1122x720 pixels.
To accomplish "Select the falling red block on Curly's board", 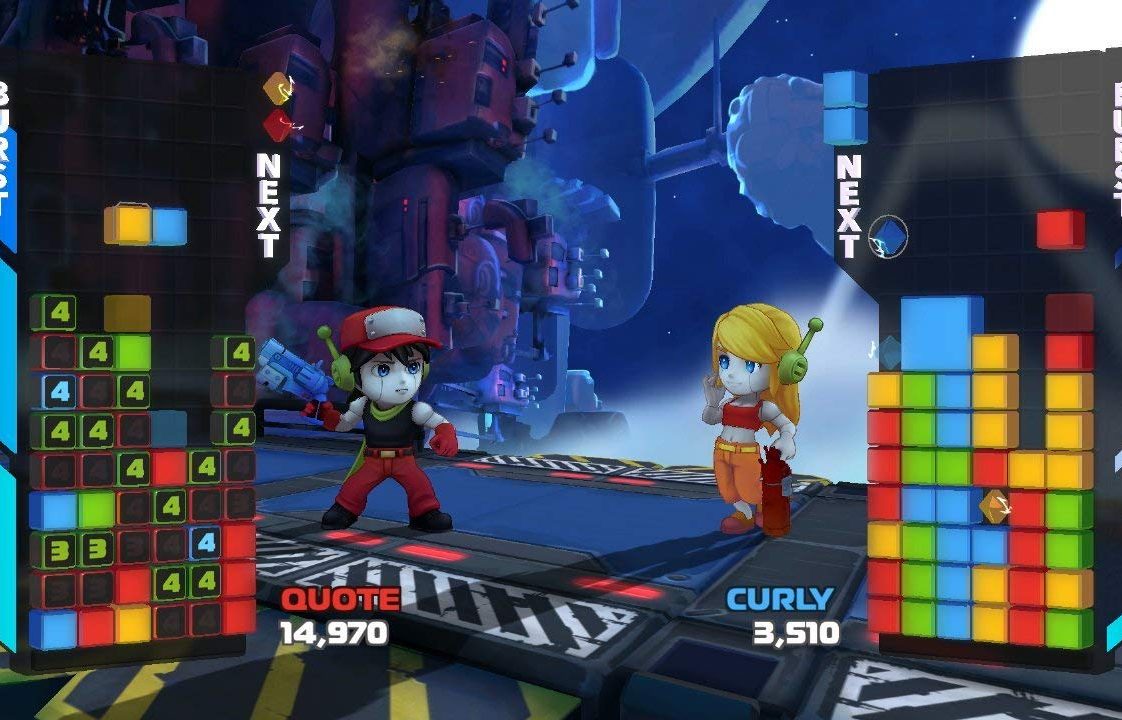I will coord(1060,229).
